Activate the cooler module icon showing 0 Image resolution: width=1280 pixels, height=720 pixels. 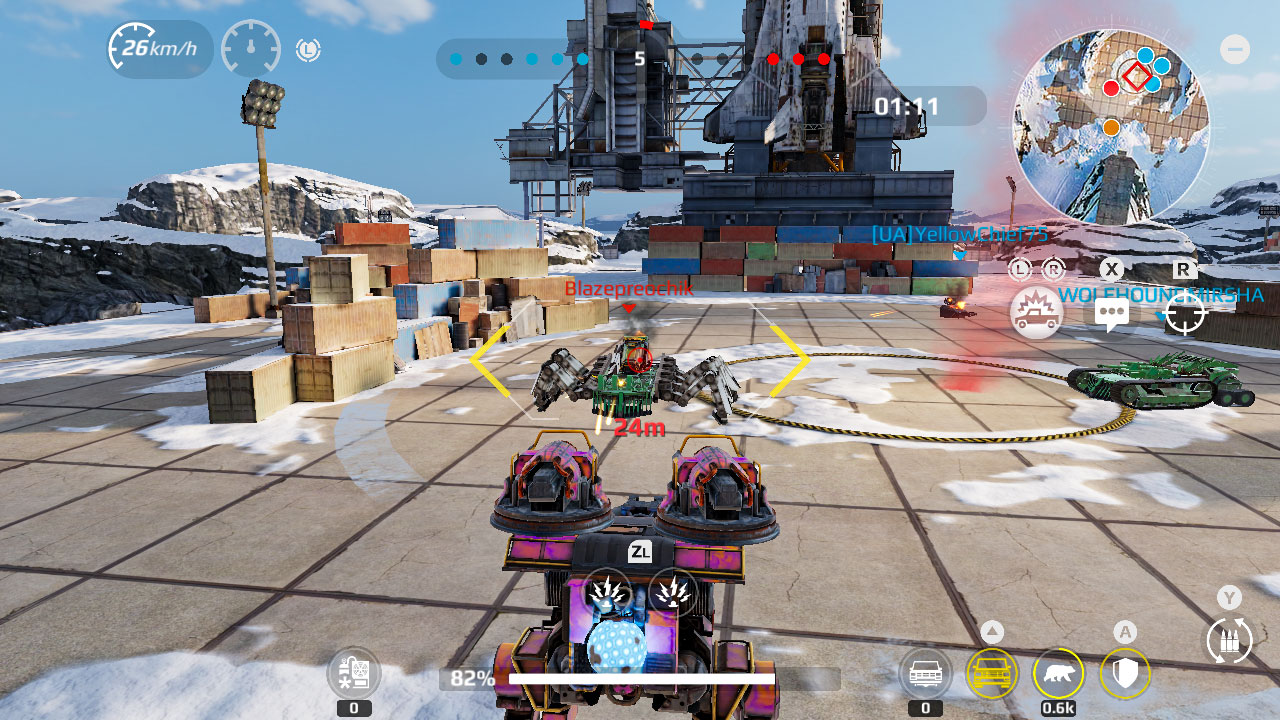coord(354,673)
